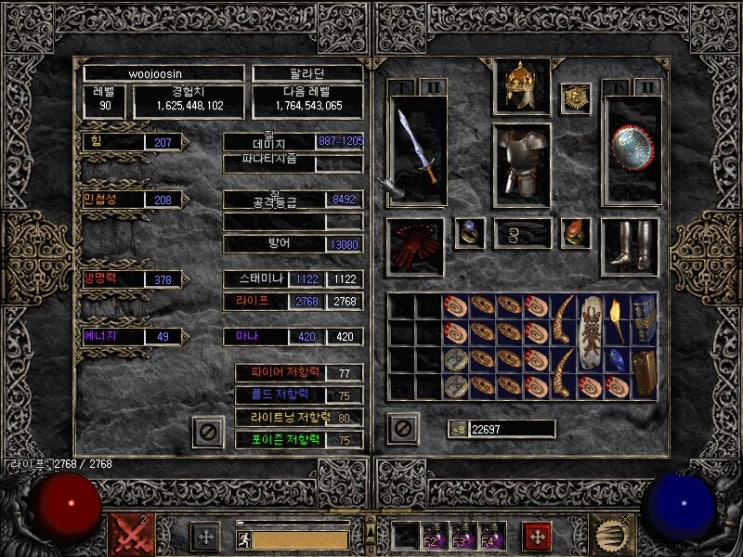Select the equipped sun amulet
This screenshot has height=557, width=743.
(575, 98)
